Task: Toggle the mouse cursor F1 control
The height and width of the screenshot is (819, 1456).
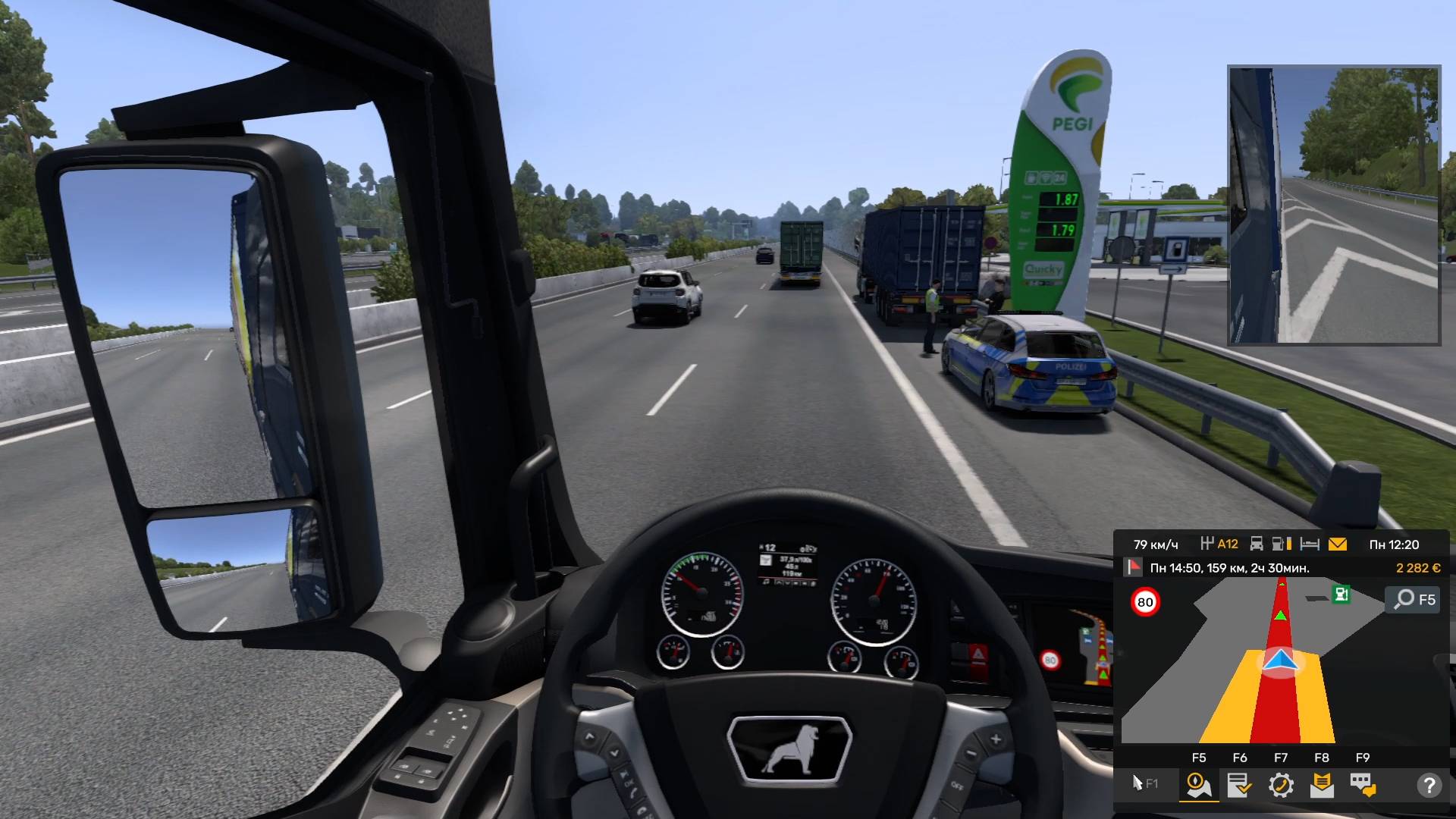Action: 1144,783
